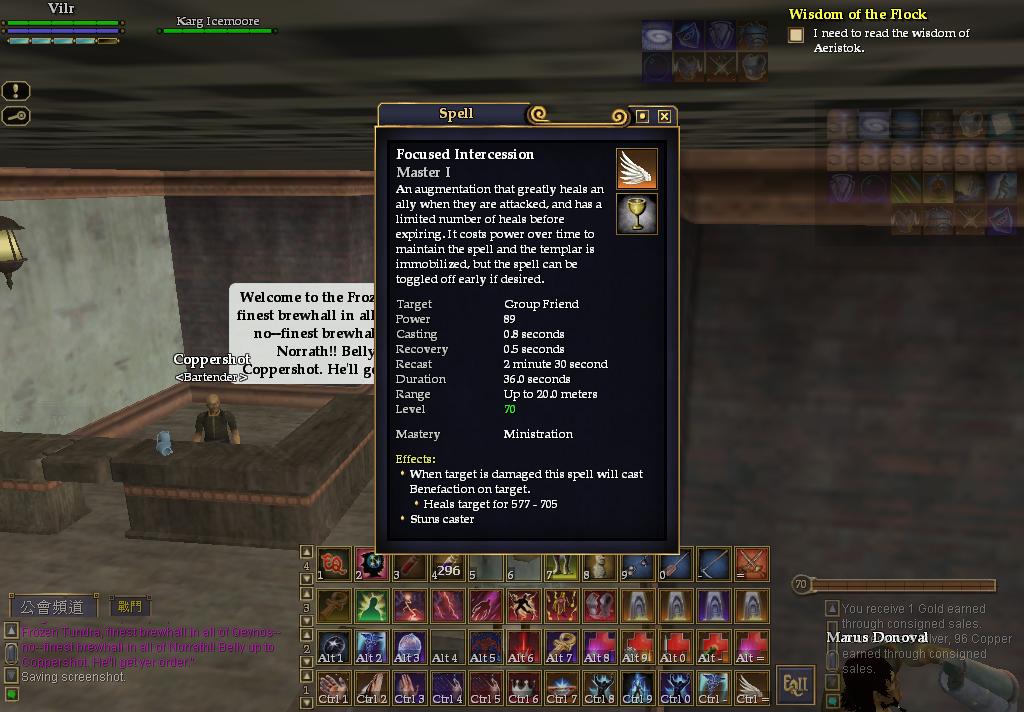Open the green chat bubble options button

[x=11, y=693]
